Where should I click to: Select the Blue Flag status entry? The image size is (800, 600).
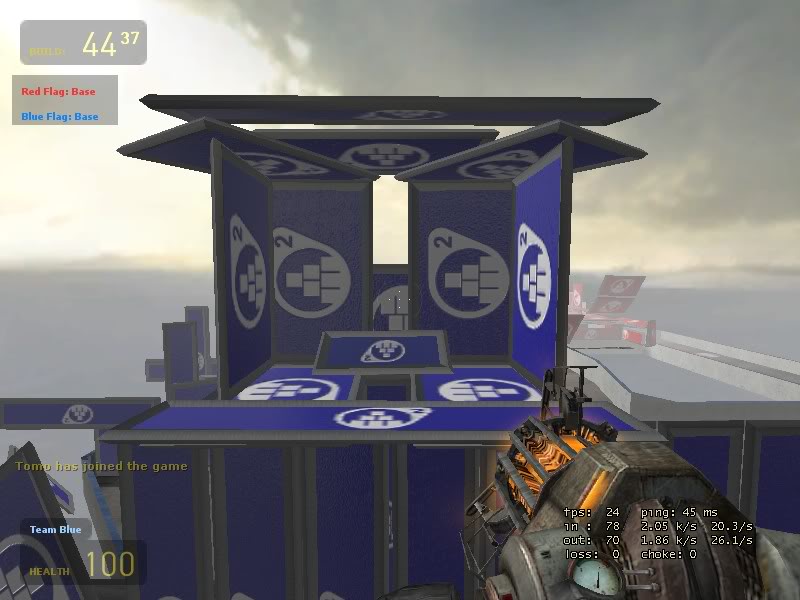click(60, 116)
